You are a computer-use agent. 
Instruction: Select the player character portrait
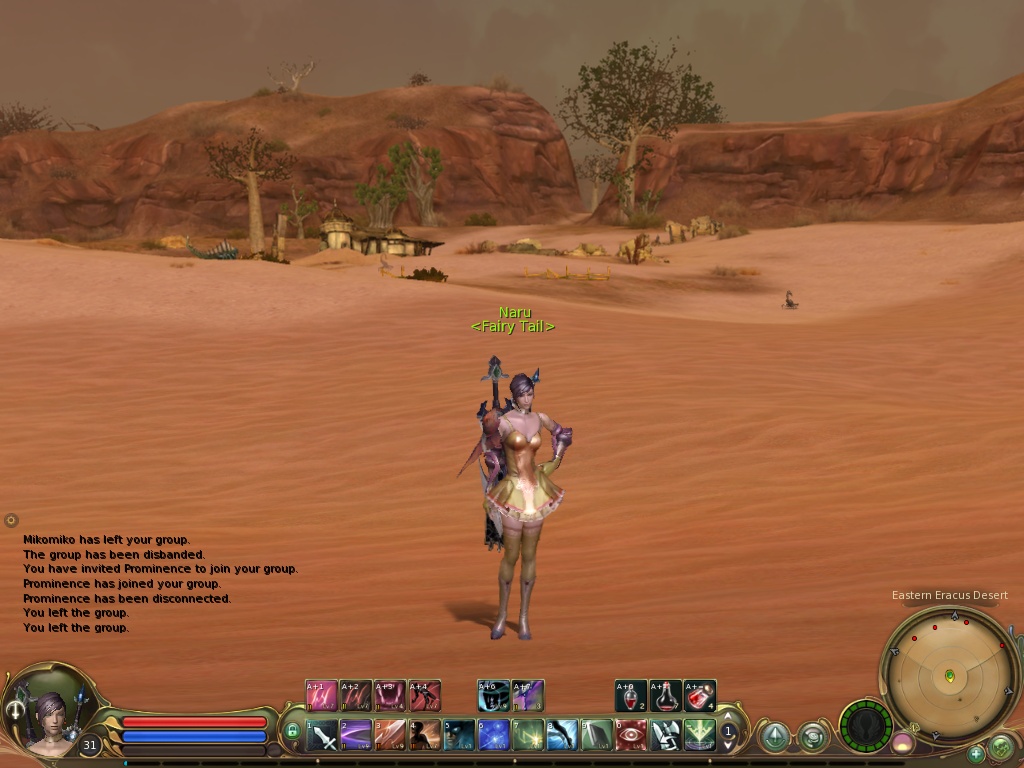pos(46,715)
